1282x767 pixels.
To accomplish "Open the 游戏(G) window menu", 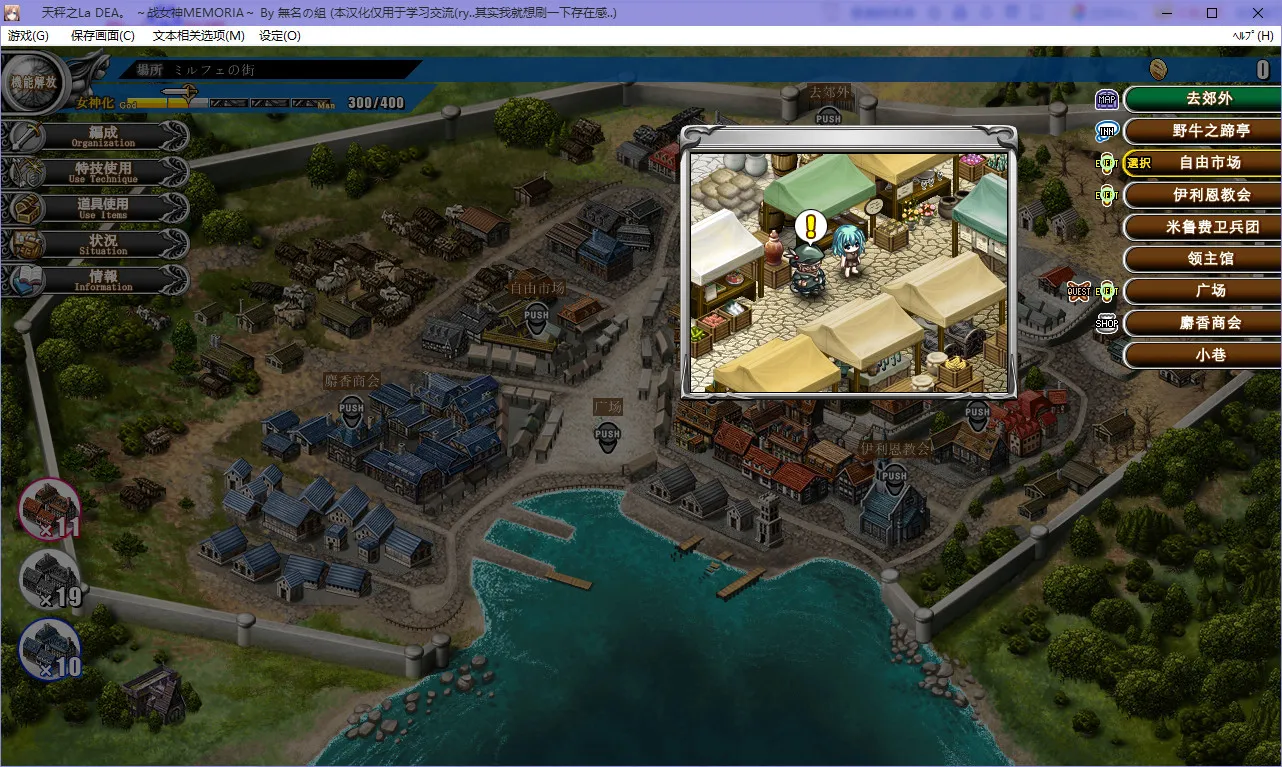I will click(28, 36).
